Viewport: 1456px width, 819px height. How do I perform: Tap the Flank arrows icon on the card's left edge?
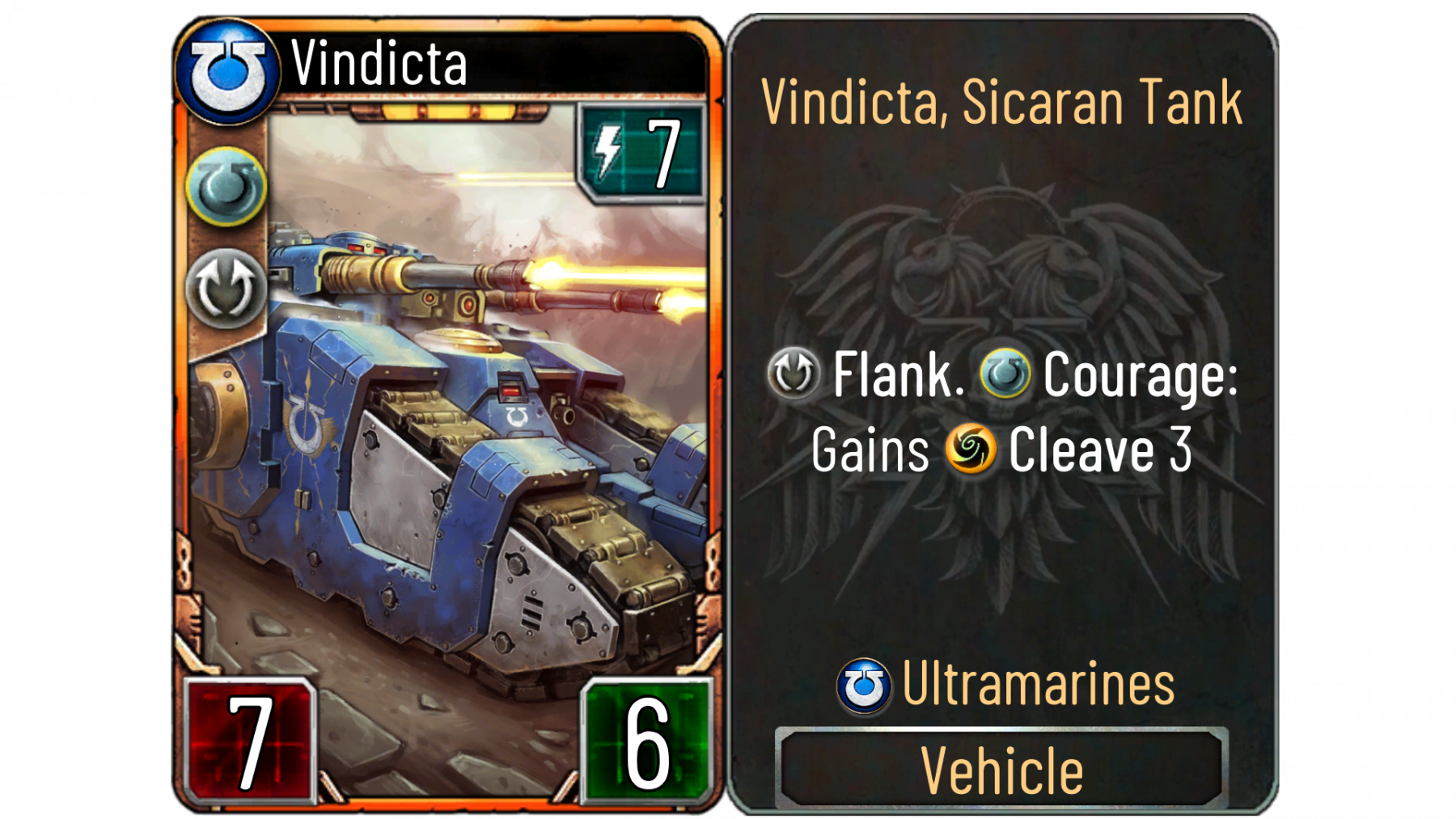click(x=226, y=289)
